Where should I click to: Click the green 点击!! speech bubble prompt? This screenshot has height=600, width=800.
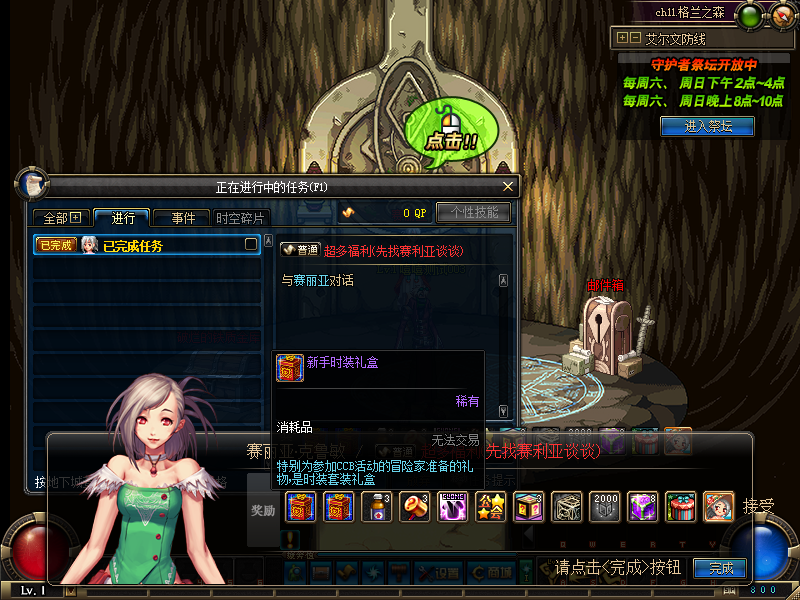coord(453,135)
